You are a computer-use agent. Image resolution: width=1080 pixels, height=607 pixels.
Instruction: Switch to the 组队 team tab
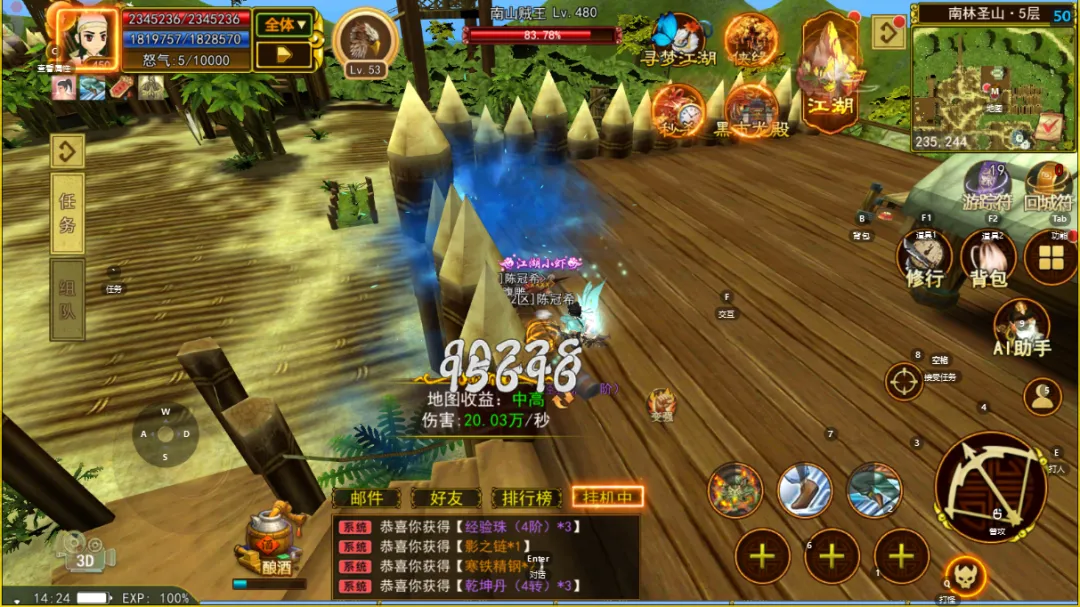(x=67, y=300)
